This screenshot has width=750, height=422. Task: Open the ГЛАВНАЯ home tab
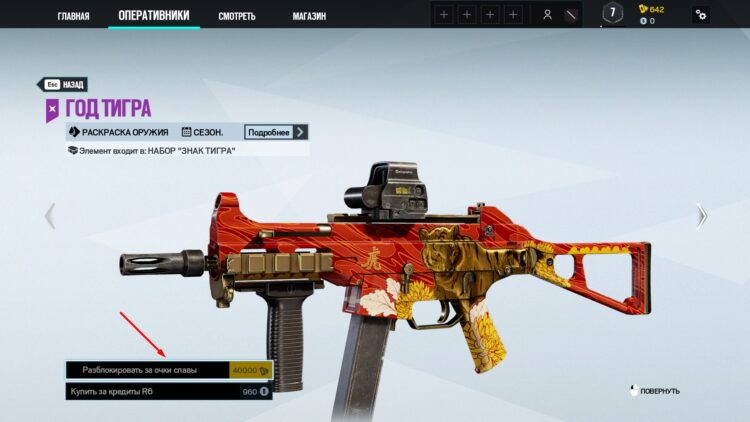point(73,16)
